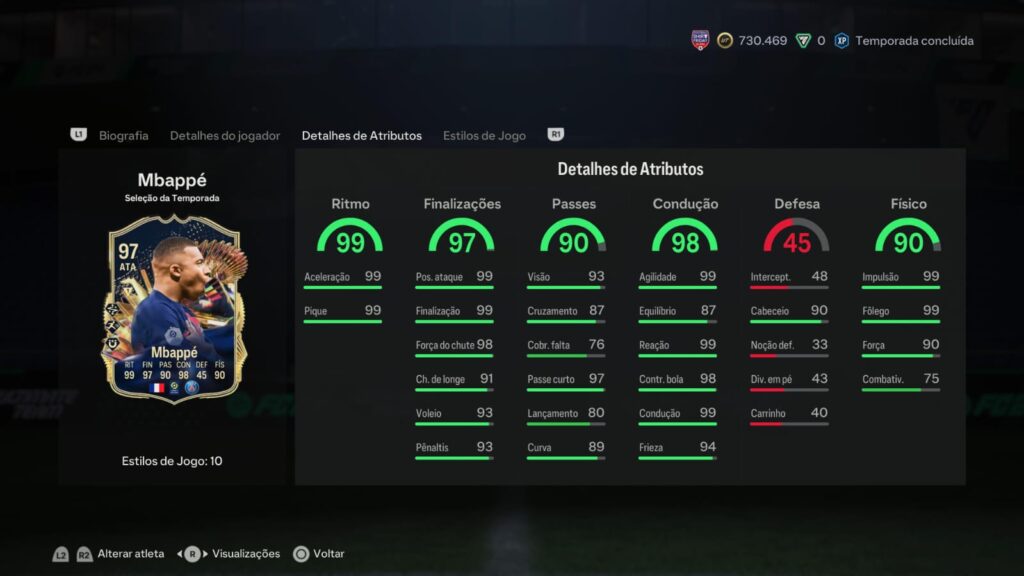
Task: Open the Detalhes do jogador tab
Action: point(225,135)
